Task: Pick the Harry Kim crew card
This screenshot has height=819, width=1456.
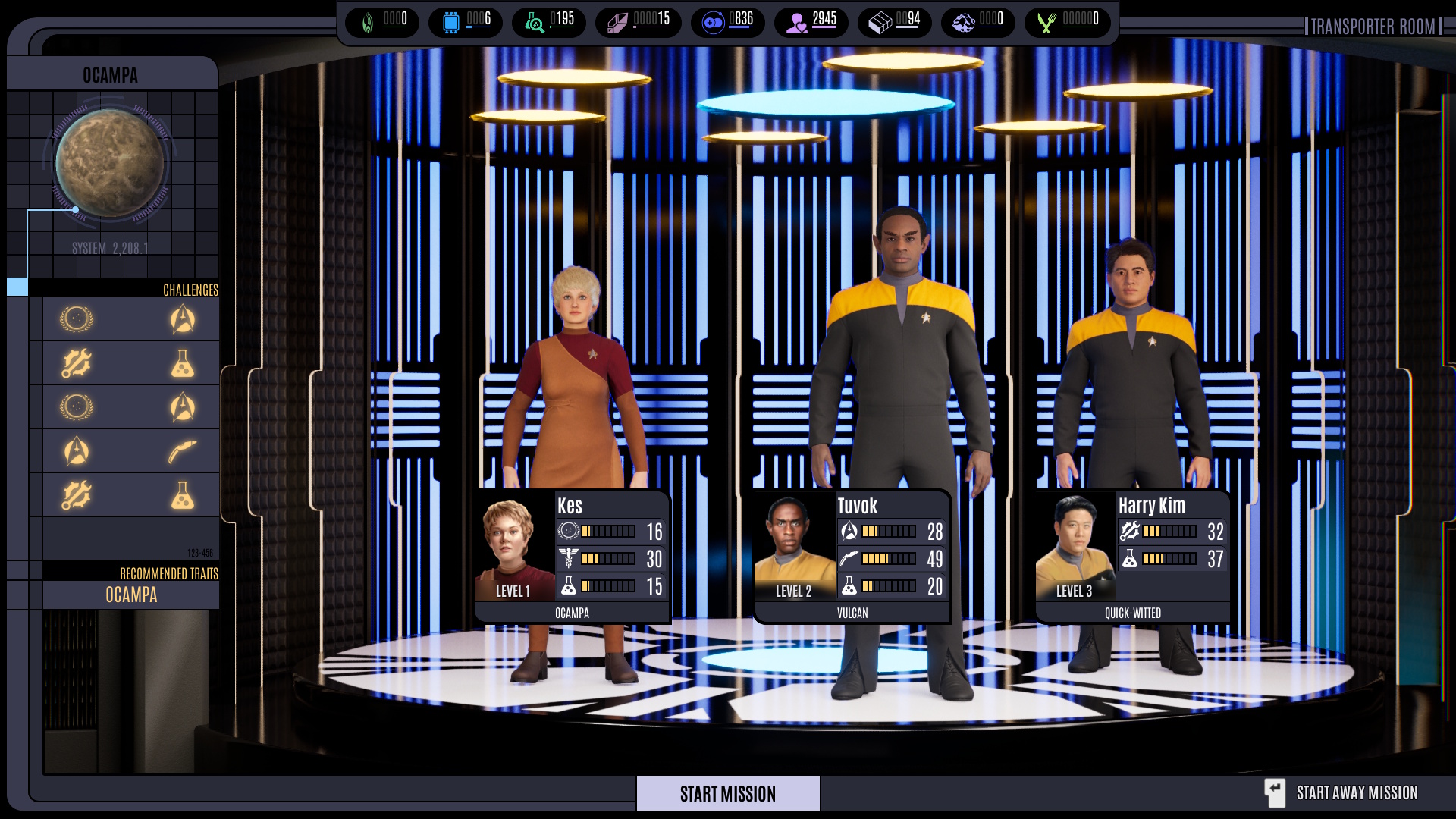Action: click(x=1133, y=557)
